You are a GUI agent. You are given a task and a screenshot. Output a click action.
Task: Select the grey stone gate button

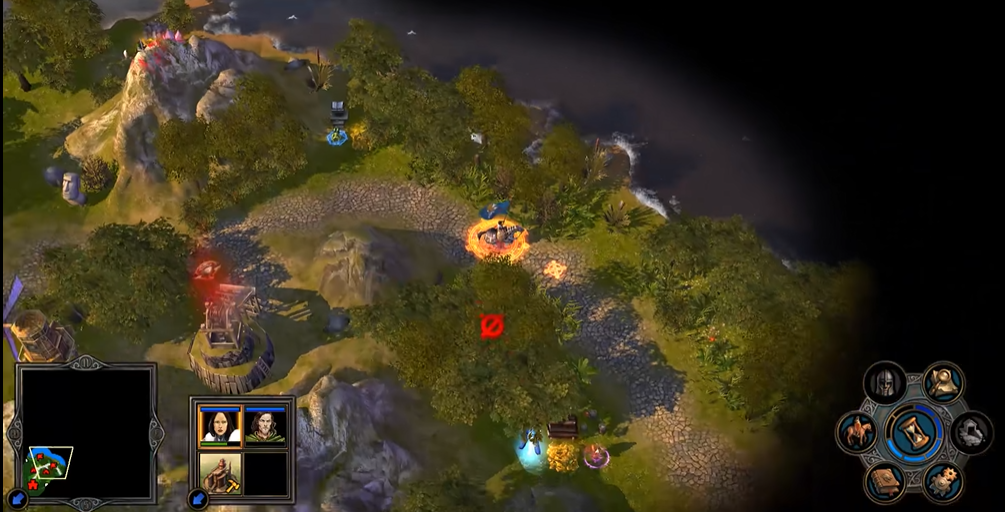[x=971, y=433]
